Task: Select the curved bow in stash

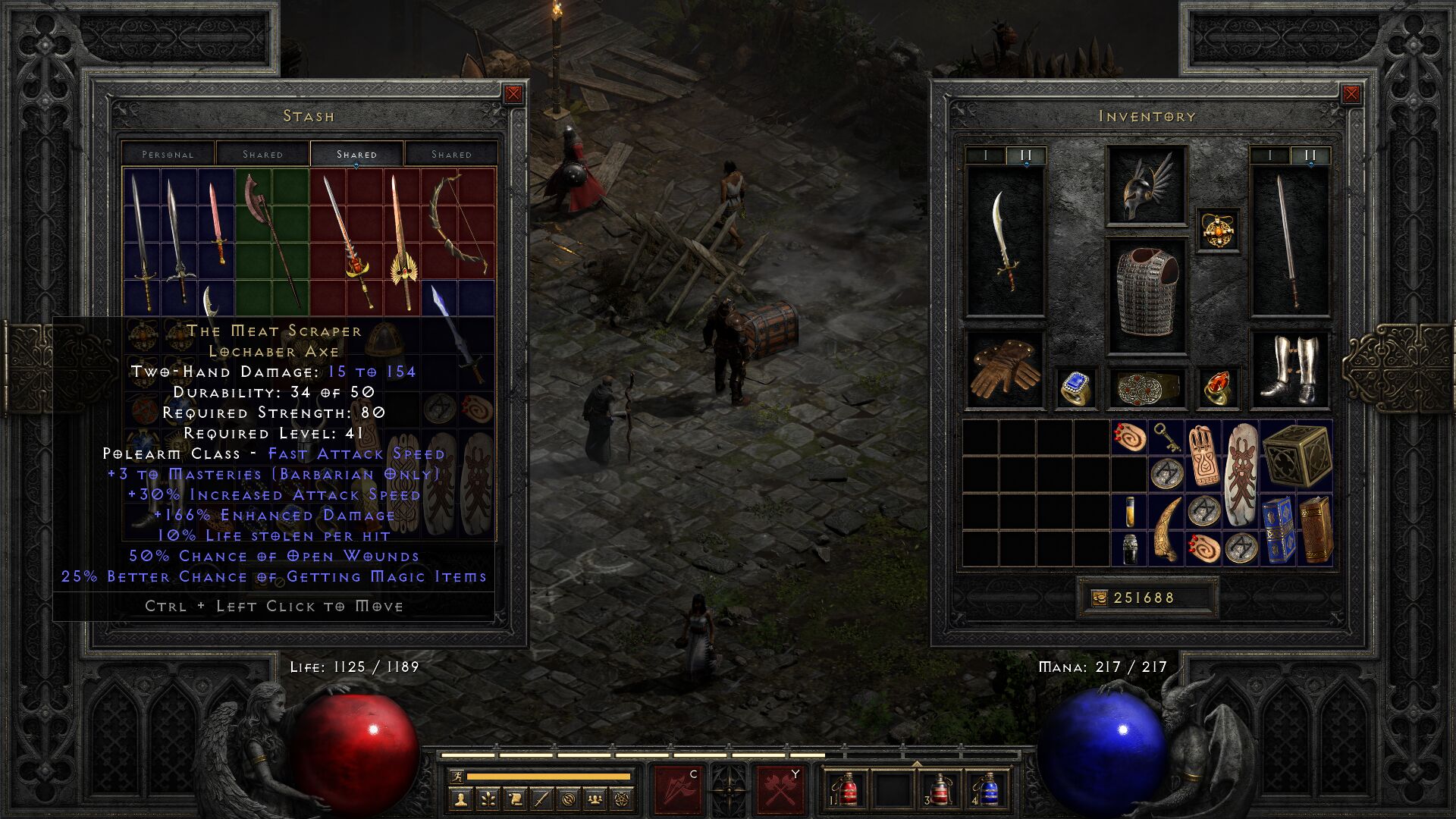Action: (x=457, y=224)
